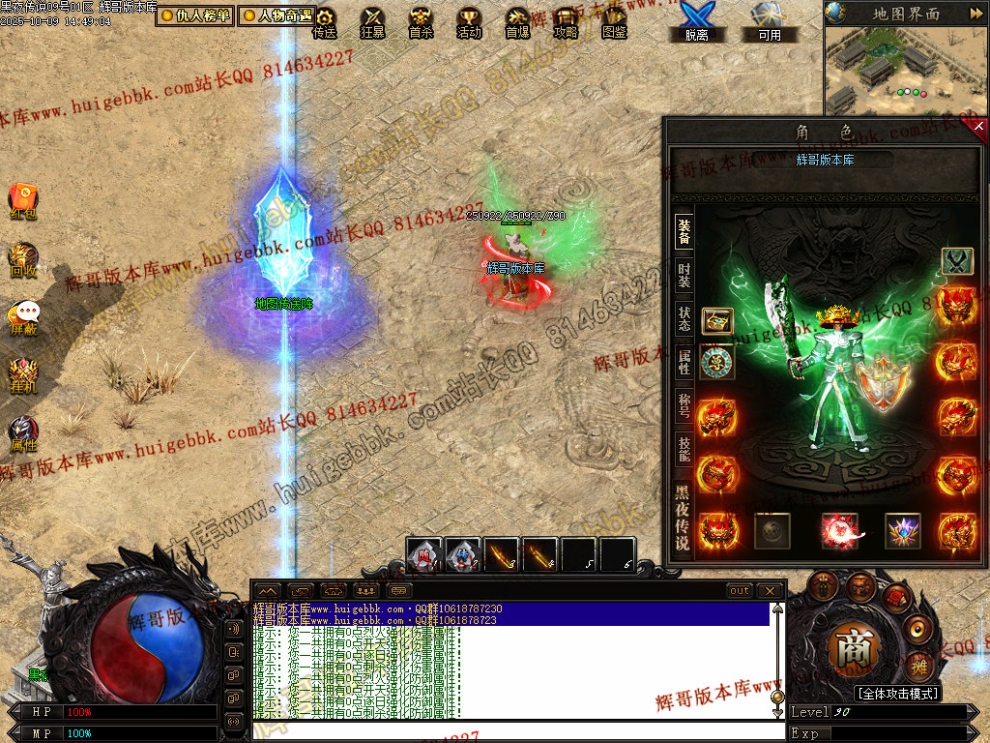Close the character (角色) panel
Viewport: 990px width, 743px height.
tap(978, 126)
